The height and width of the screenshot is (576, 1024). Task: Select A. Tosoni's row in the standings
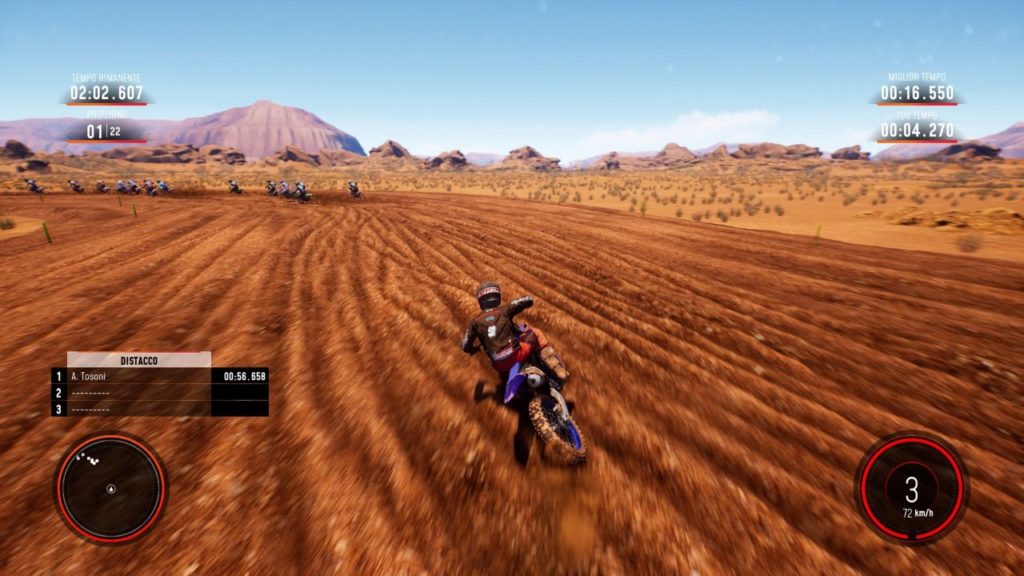tap(160, 376)
